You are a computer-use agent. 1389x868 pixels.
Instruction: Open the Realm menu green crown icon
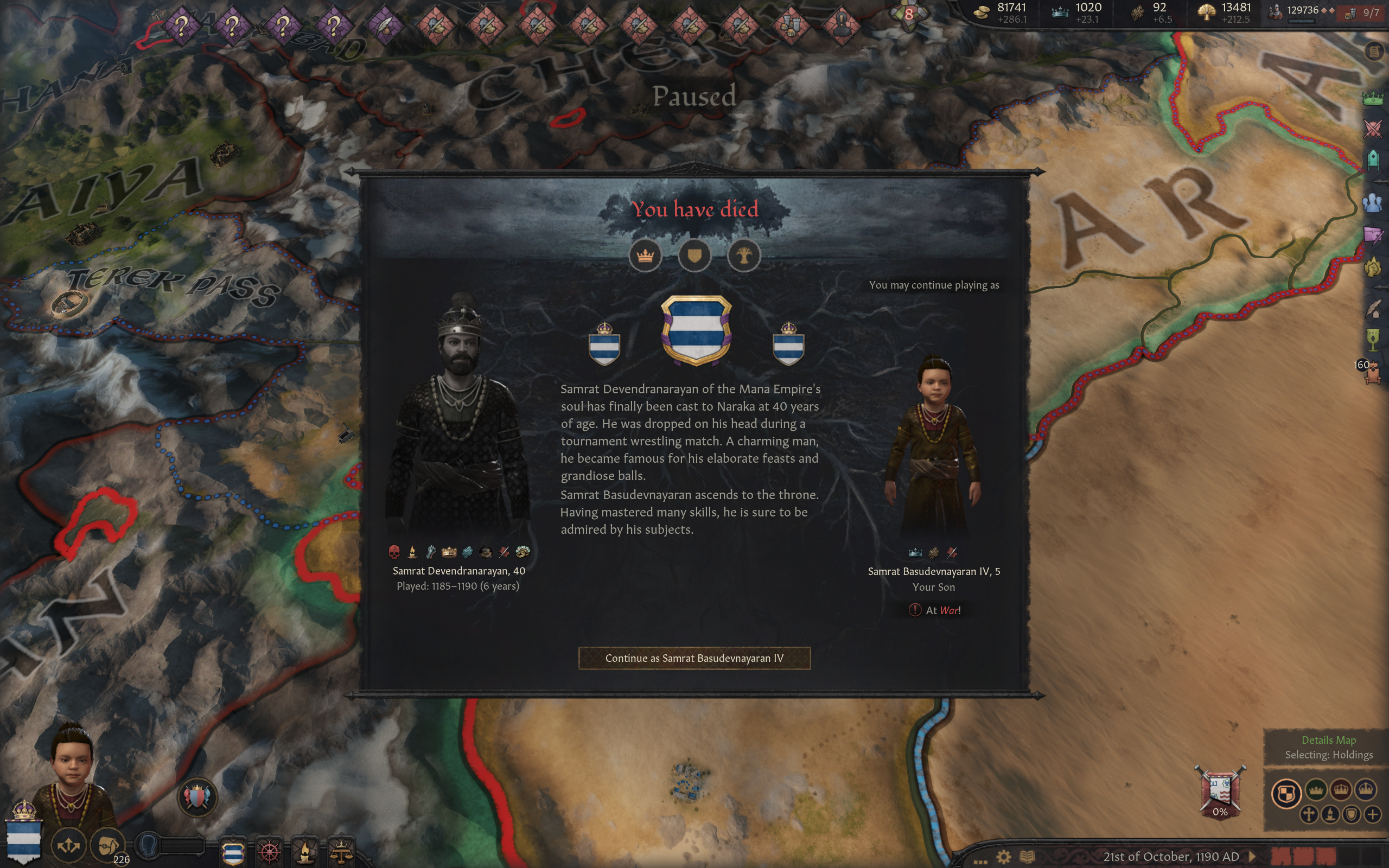1372,98
